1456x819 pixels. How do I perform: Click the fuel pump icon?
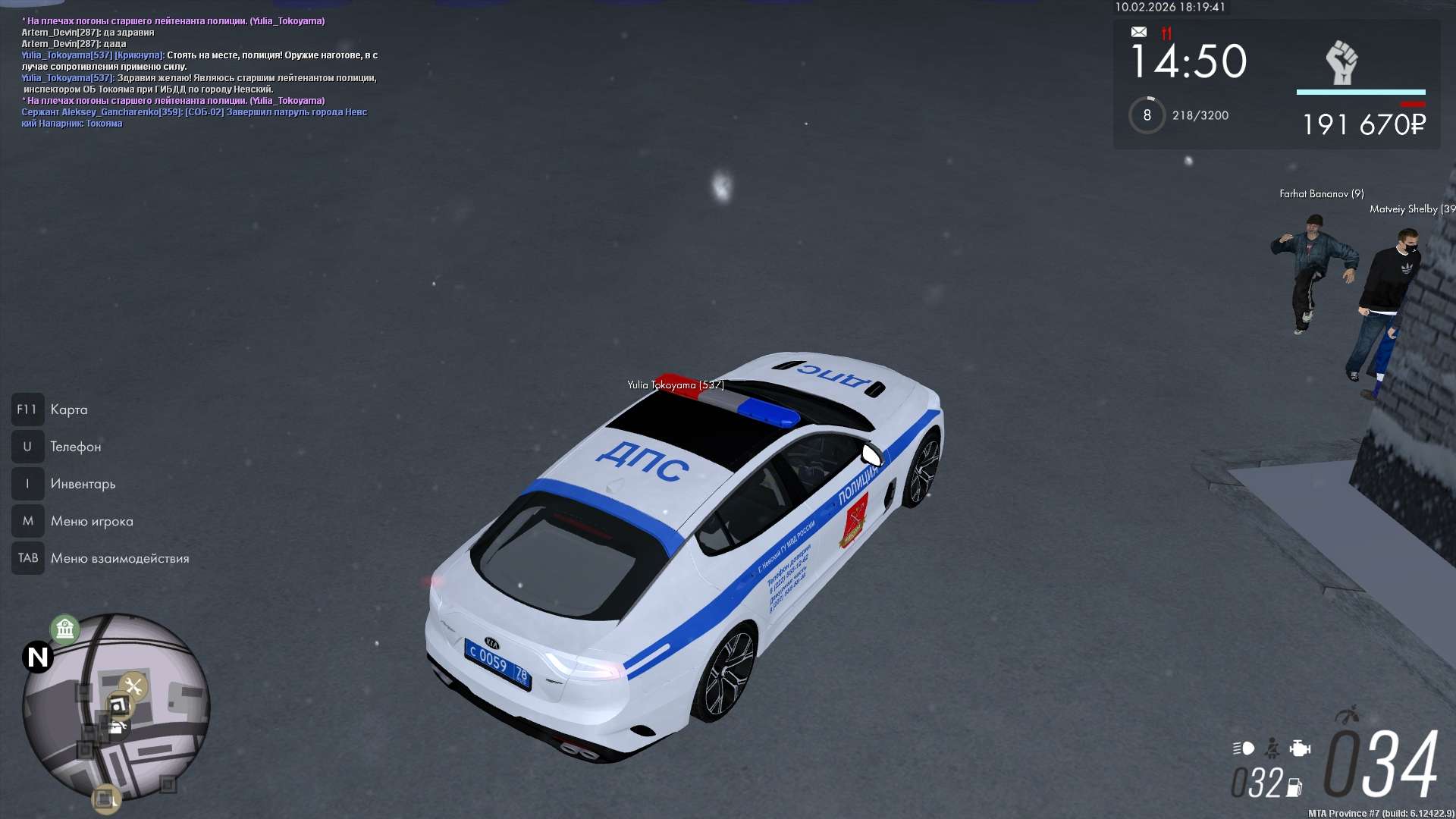coord(1294,788)
